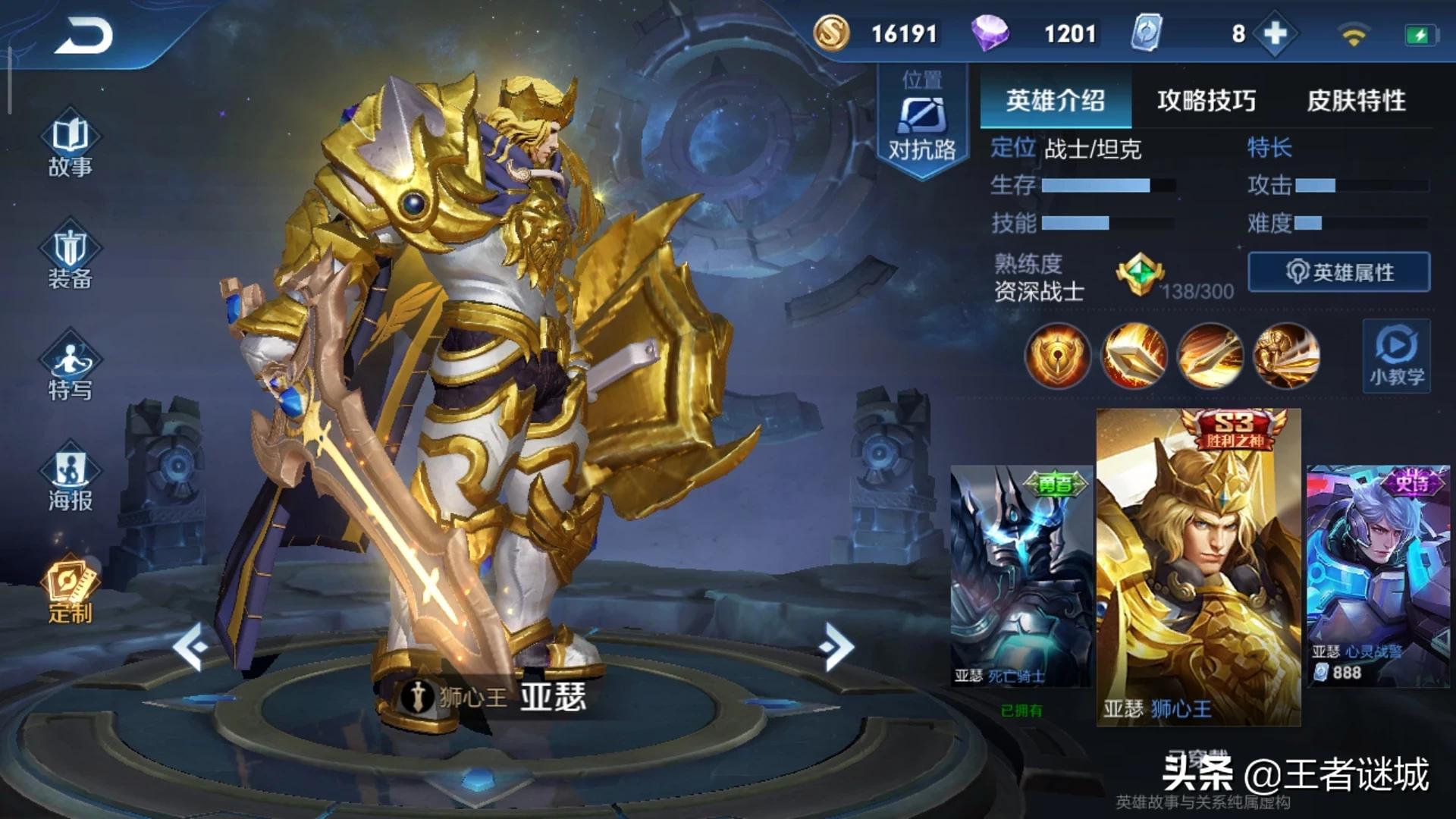Go back using the return arrow
1456x819 pixels.
(x=83, y=36)
